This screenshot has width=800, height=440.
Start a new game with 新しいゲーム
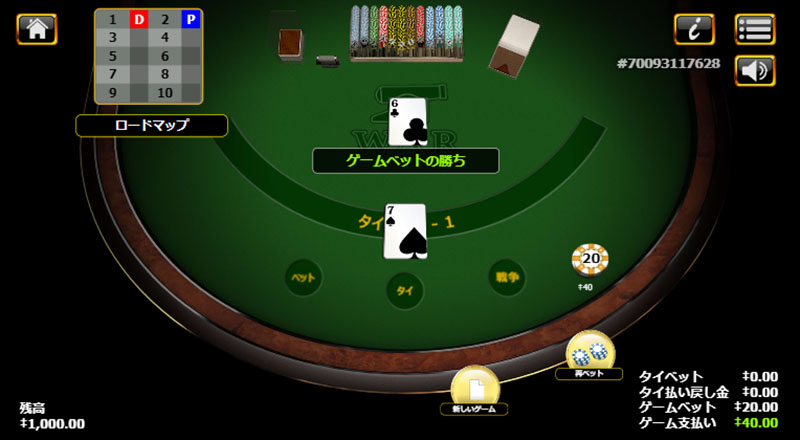click(x=475, y=387)
